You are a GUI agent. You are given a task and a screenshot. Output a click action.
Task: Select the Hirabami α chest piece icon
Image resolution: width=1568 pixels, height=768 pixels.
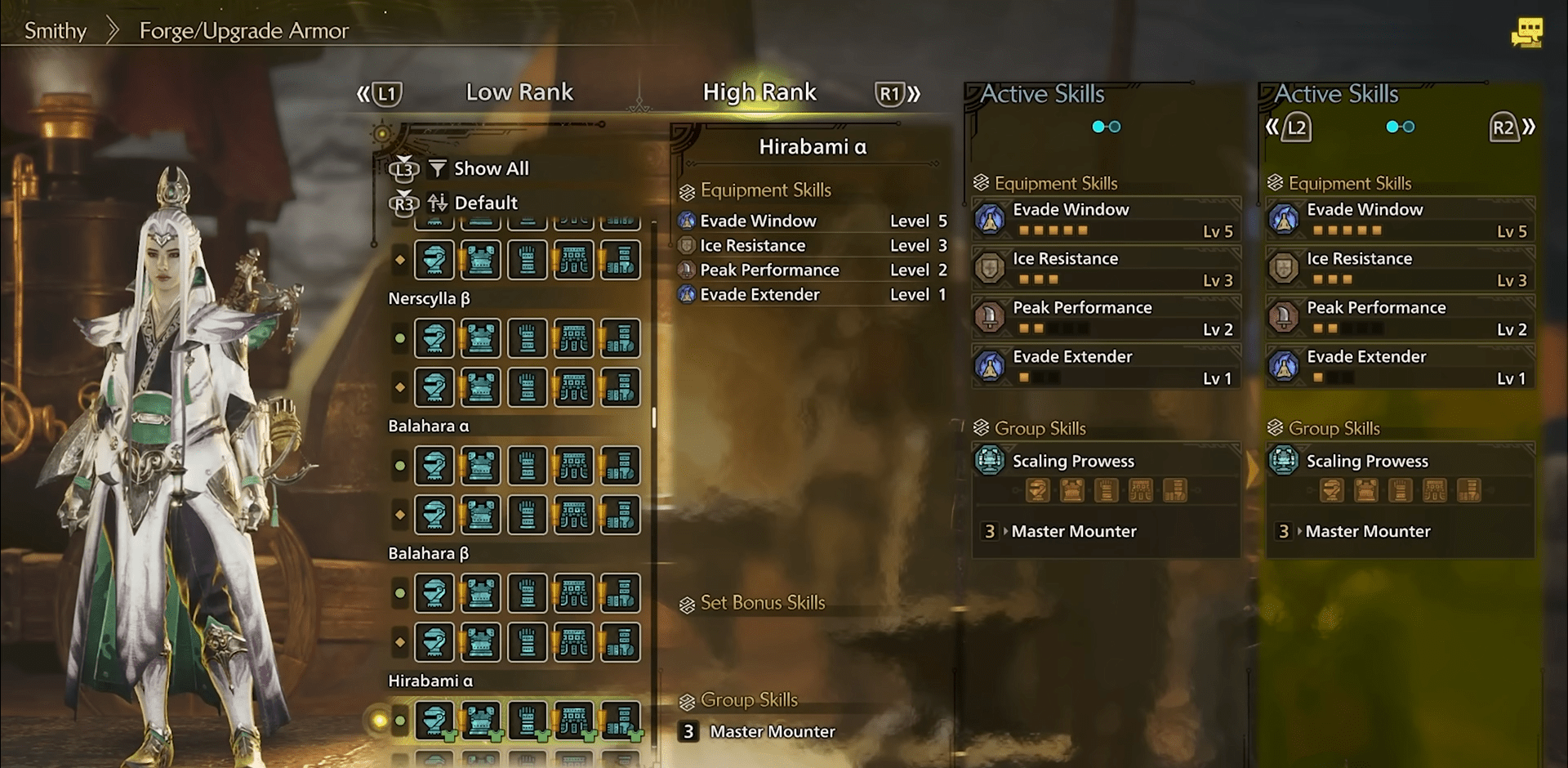(x=481, y=721)
